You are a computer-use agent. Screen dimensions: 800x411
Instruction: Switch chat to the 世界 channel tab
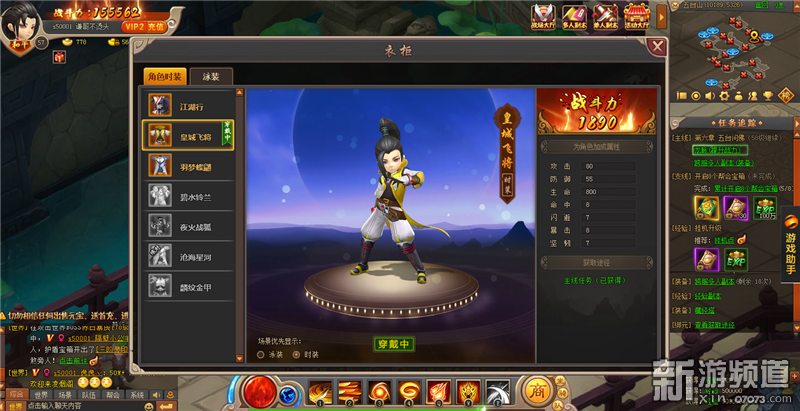coord(39,394)
